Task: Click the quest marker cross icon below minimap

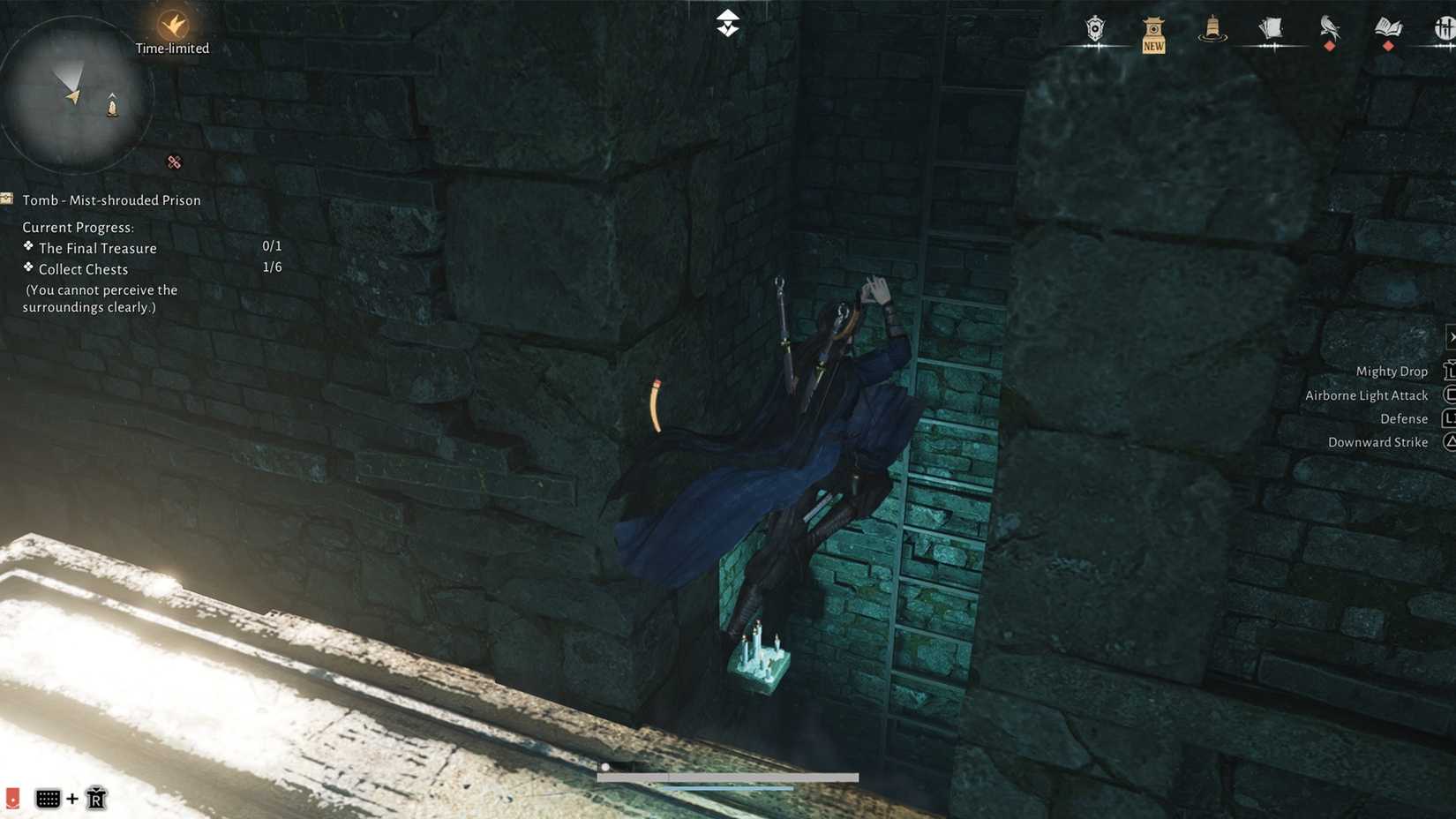Action: [x=174, y=162]
